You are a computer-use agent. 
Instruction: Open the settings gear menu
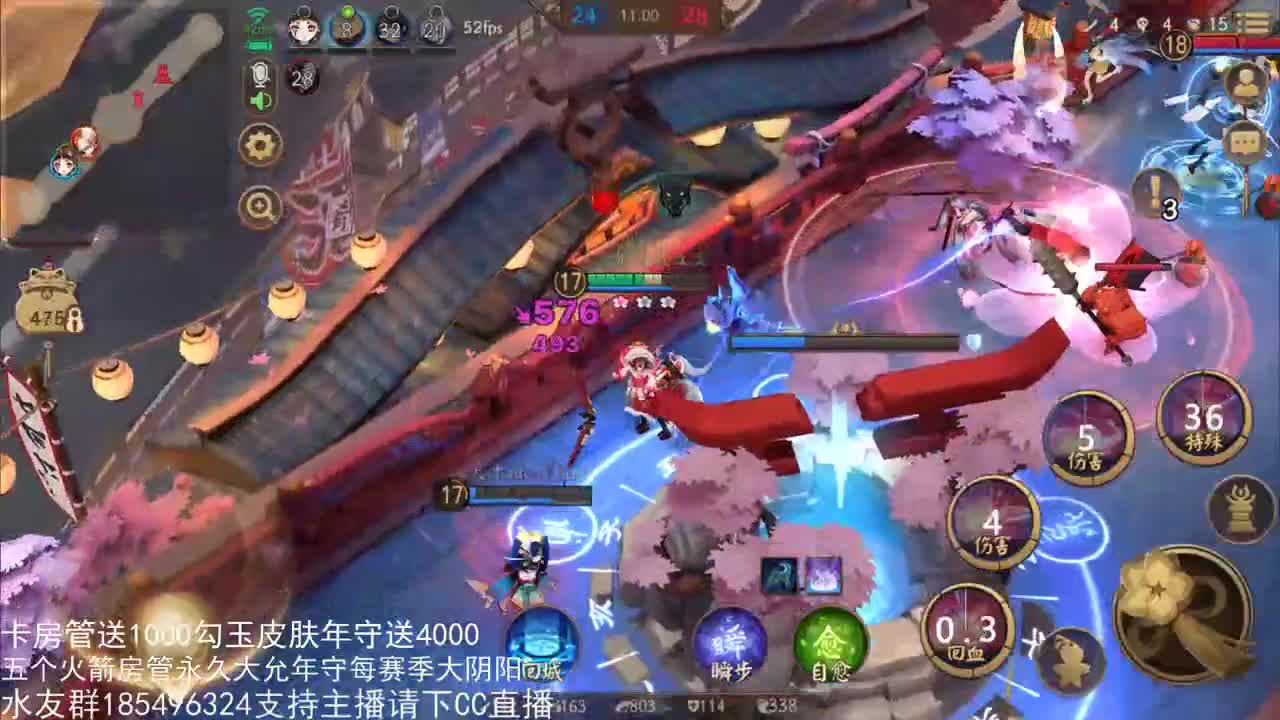point(261,144)
